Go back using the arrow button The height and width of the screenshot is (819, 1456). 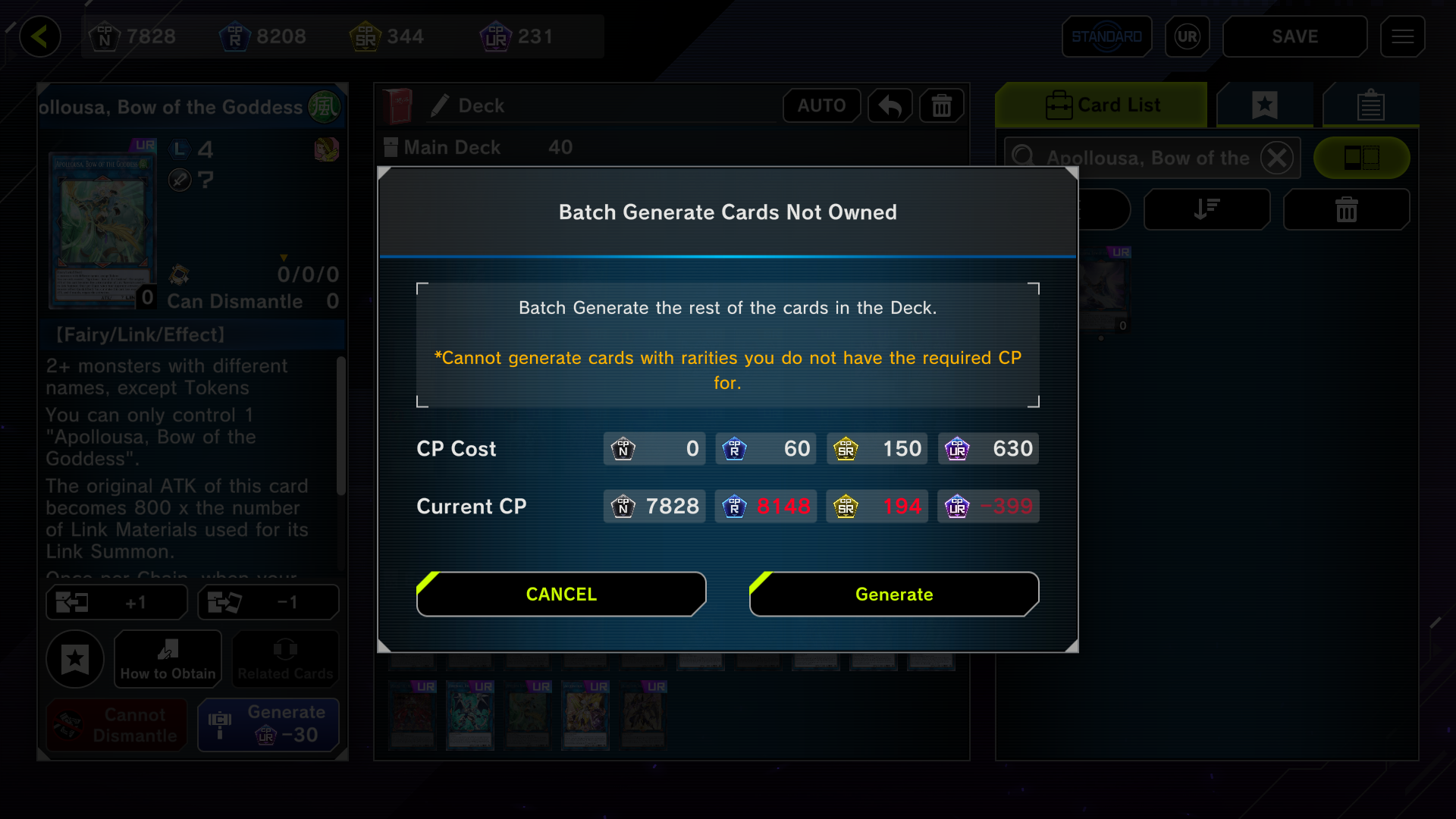40,36
